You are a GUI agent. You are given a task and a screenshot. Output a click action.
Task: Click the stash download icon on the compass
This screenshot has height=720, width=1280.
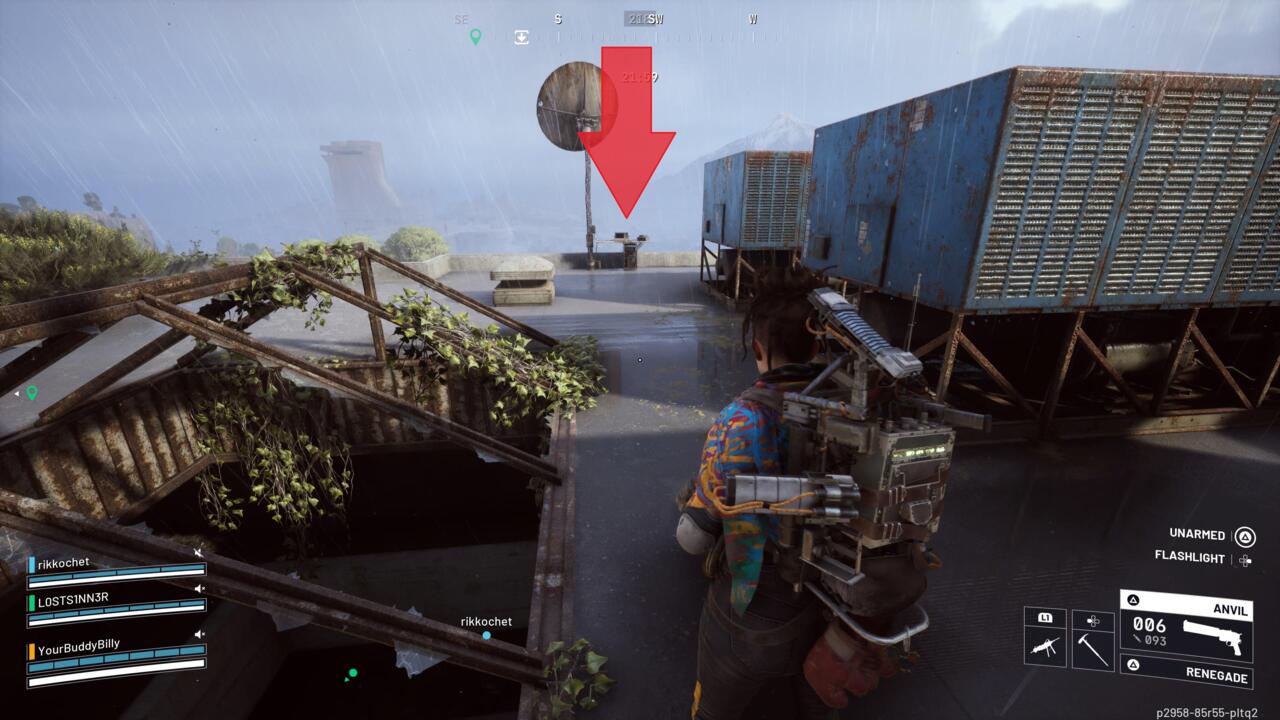[x=522, y=35]
